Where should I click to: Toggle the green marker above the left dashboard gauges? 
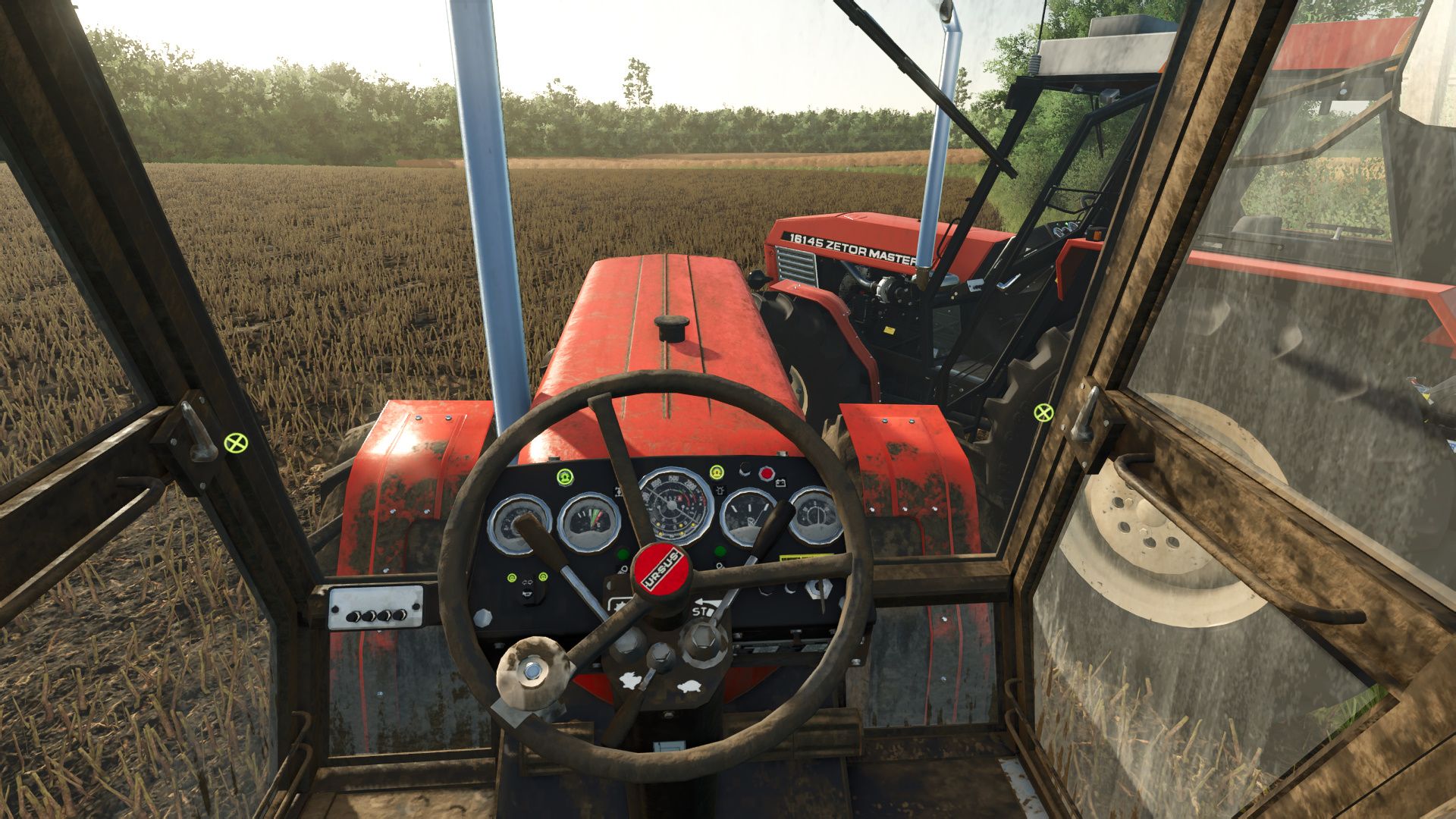coord(563,477)
